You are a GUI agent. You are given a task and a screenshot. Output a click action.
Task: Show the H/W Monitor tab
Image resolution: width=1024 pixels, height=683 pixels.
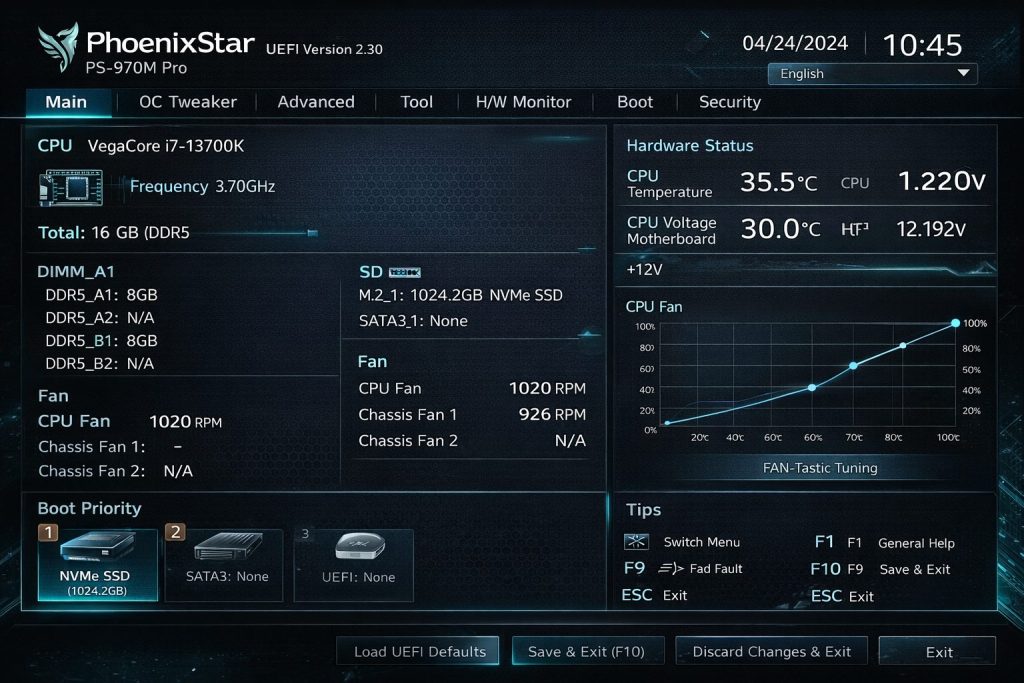pos(523,102)
